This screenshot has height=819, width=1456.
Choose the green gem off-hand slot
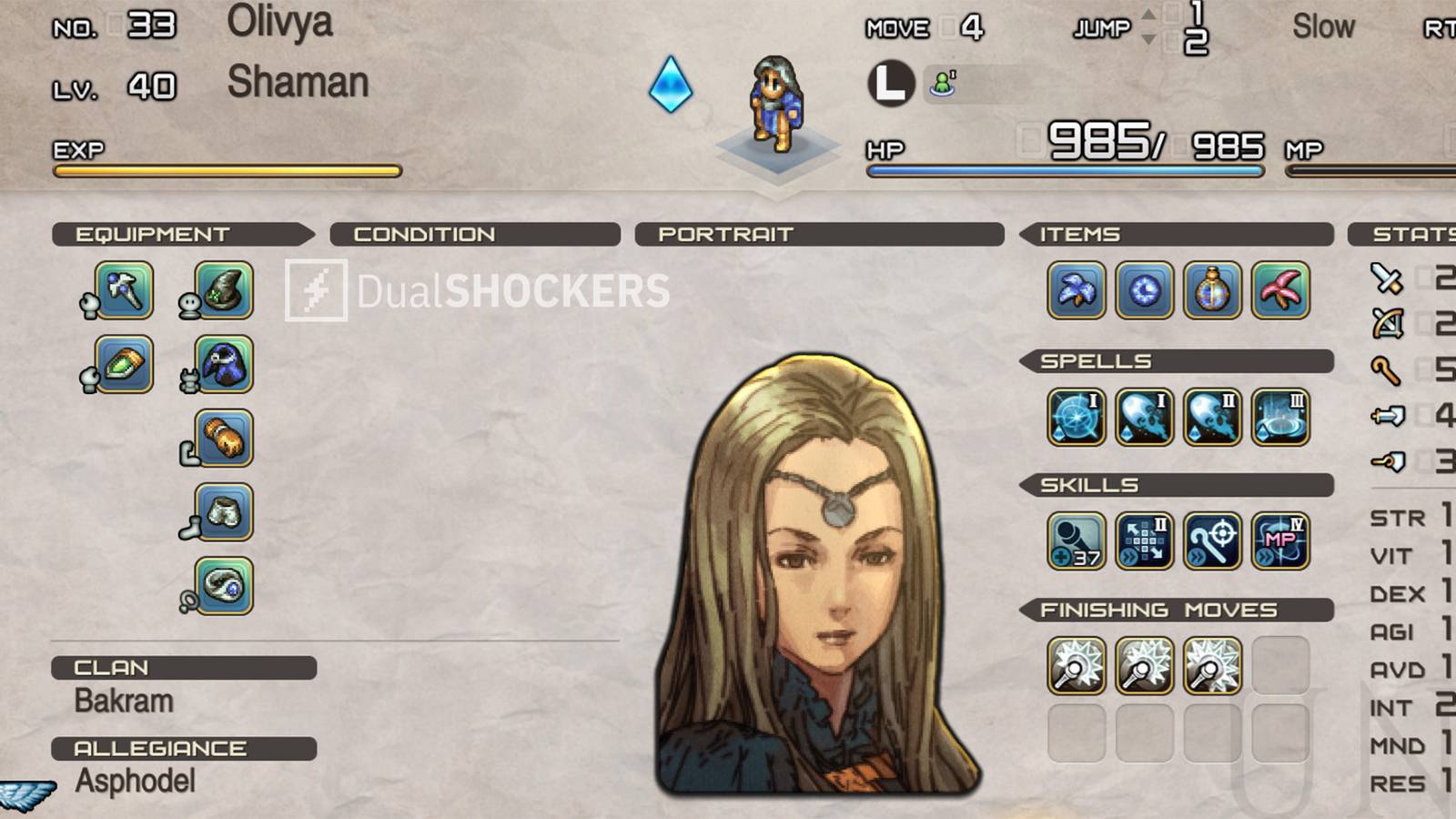[x=125, y=364]
